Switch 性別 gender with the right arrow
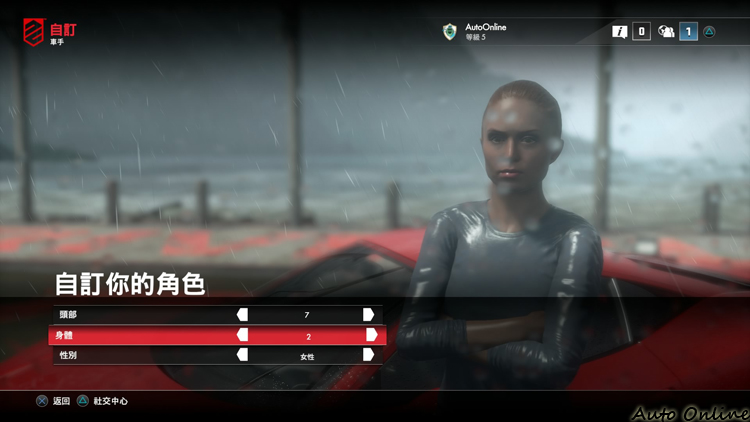Image resolution: width=750 pixels, height=422 pixels. click(x=369, y=355)
